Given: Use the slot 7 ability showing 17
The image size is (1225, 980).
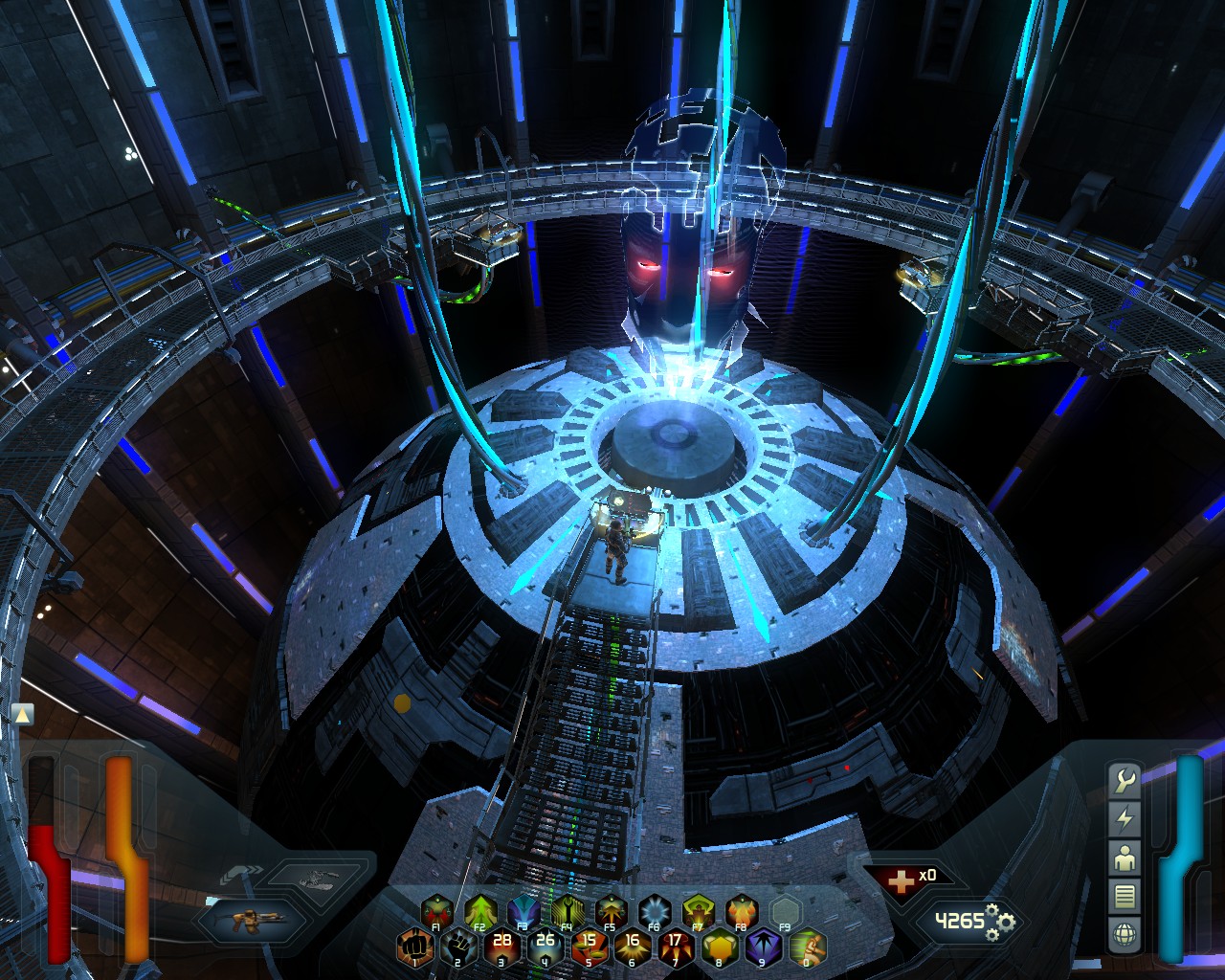Looking at the screenshot, I should pyautogui.click(x=676, y=947).
